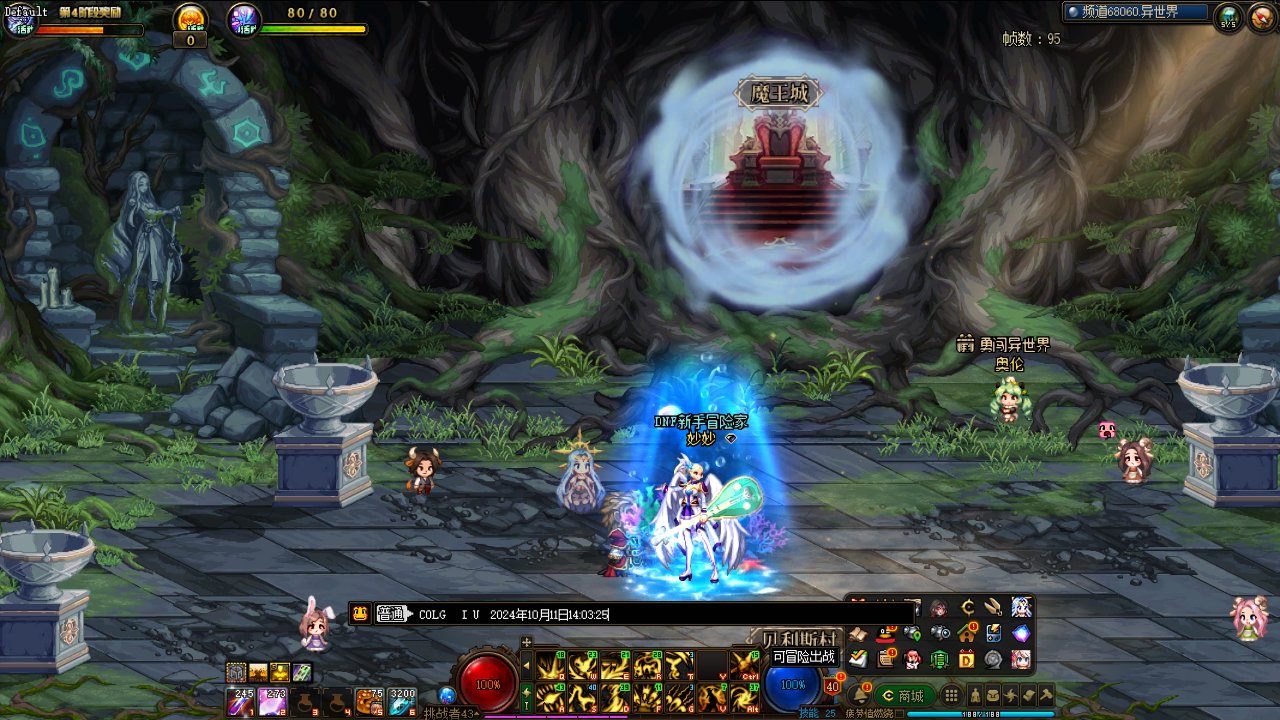Open the character silhouette menu icon
Image resolution: width=1280 pixels, height=720 pixels.
pos(974,695)
